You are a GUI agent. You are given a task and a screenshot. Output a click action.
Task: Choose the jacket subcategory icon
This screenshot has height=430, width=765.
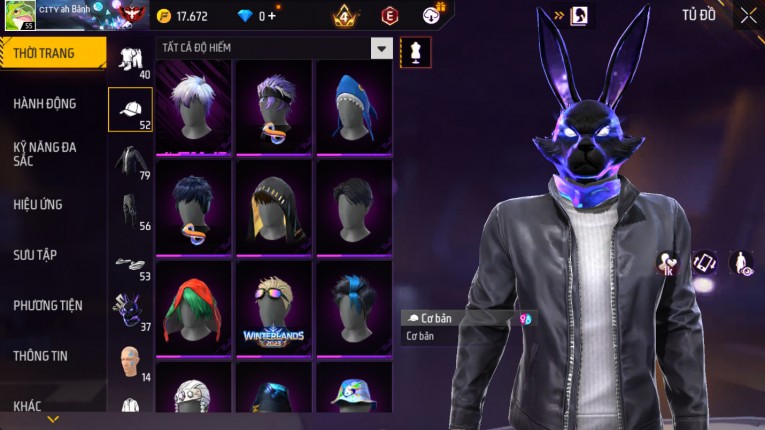pos(130,160)
